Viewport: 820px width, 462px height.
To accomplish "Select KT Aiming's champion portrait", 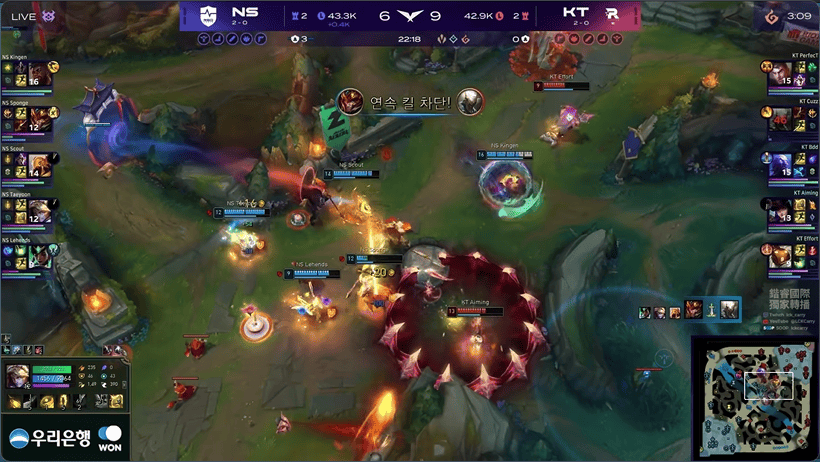I will coord(781,209).
